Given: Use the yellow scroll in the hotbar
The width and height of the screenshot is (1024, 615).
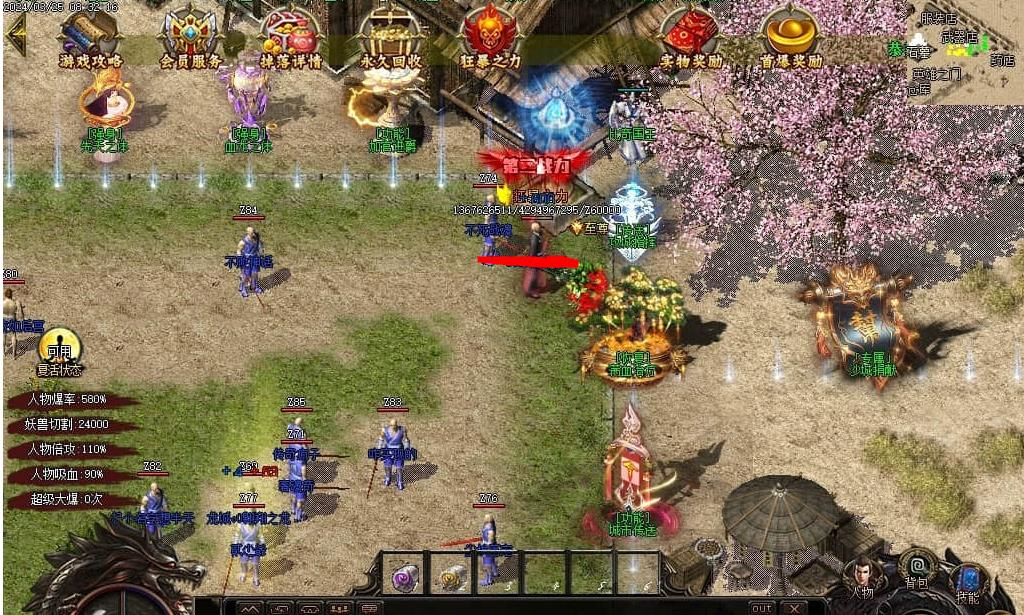Looking at the screenshot, I should [453, 577].
